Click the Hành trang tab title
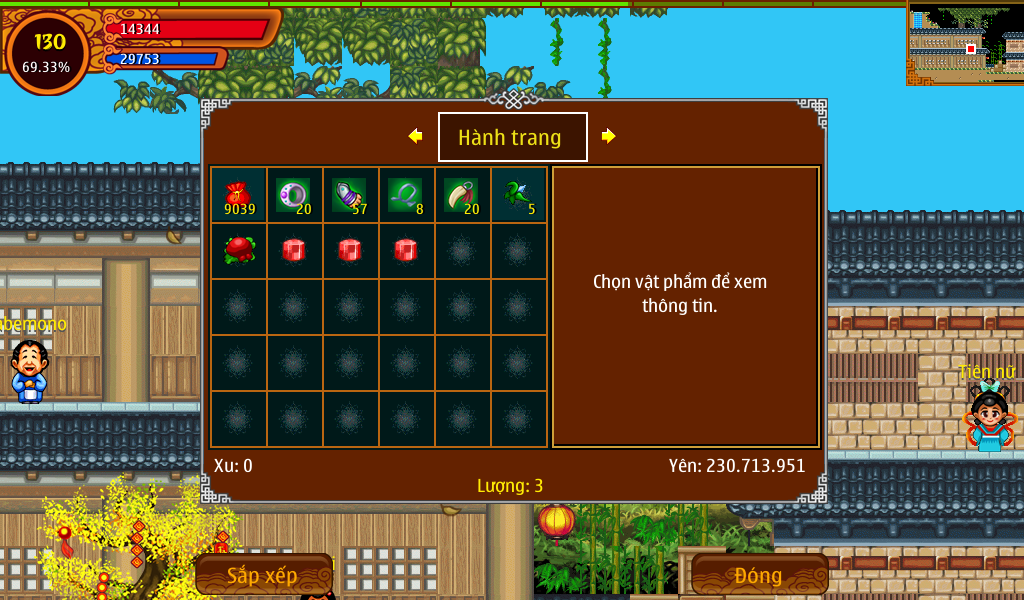Image resolution: width=1024 pixels, height=600 pixels. (x=512, y=137)
